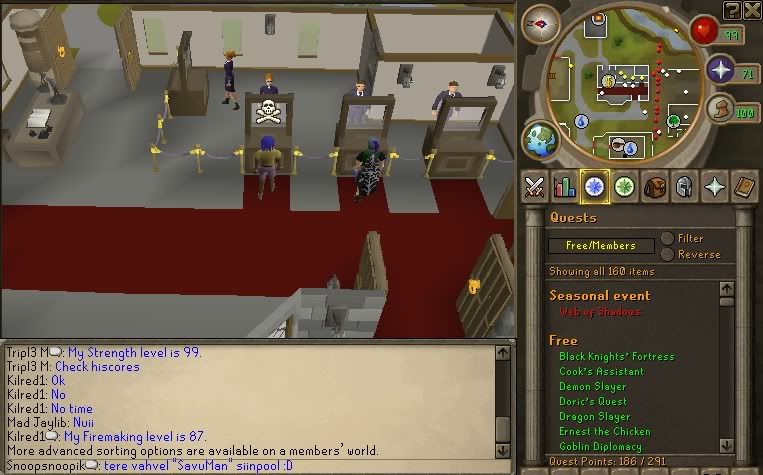Open the Magic spellbook tab

pyautogui.click(x=745, y=187)
